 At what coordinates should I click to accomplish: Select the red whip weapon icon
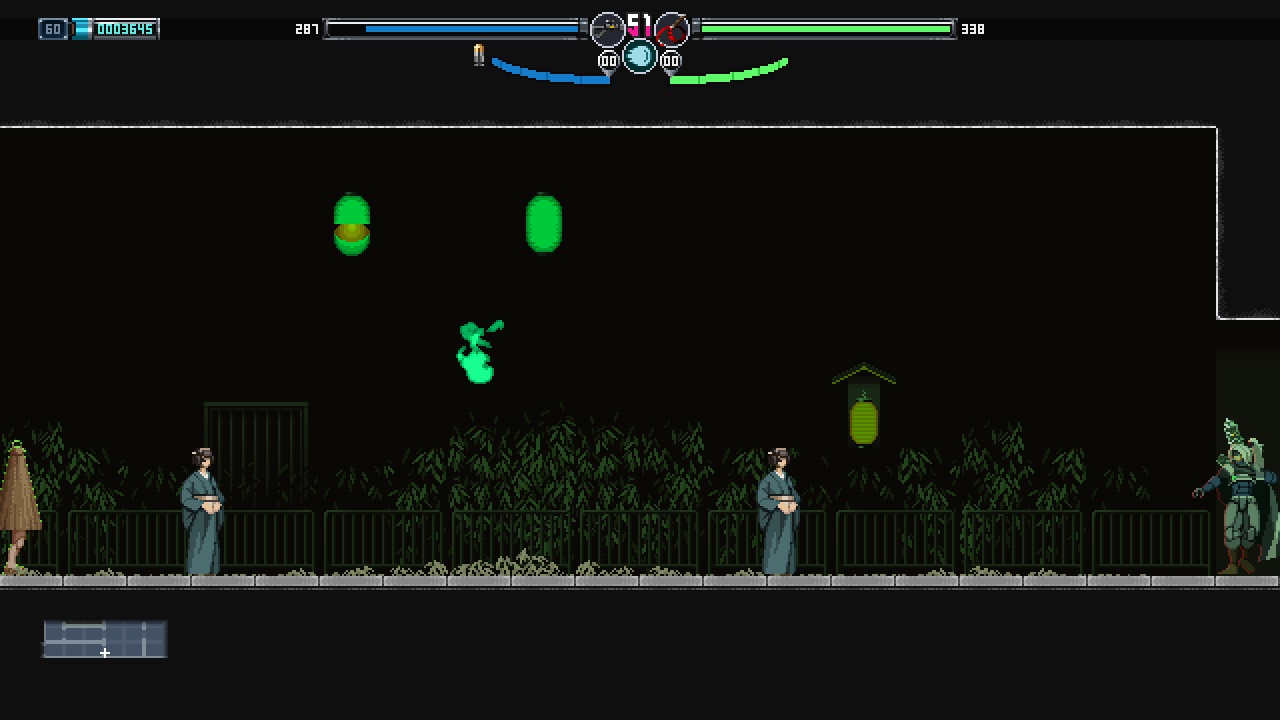672,29
